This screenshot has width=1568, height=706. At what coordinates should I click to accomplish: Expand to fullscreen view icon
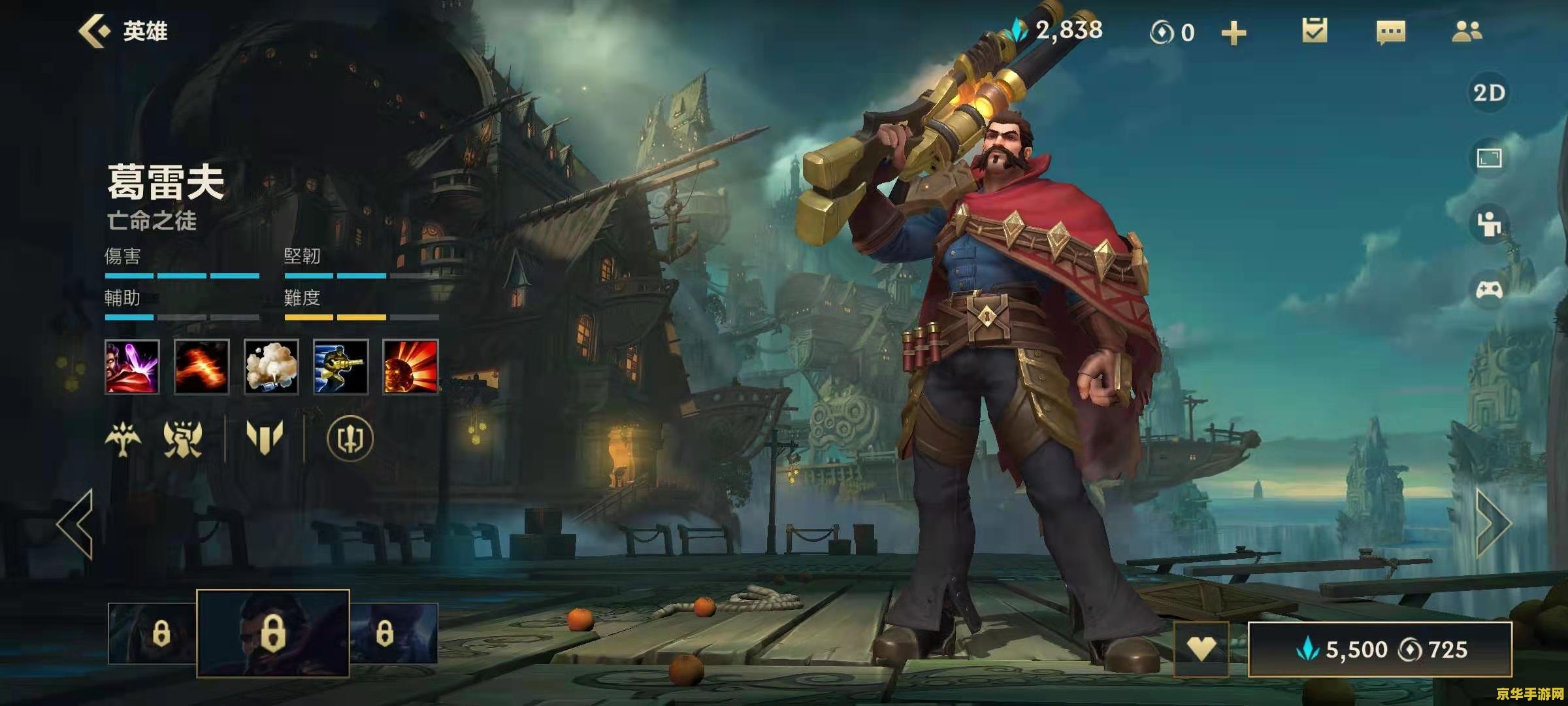(1489, 158)
